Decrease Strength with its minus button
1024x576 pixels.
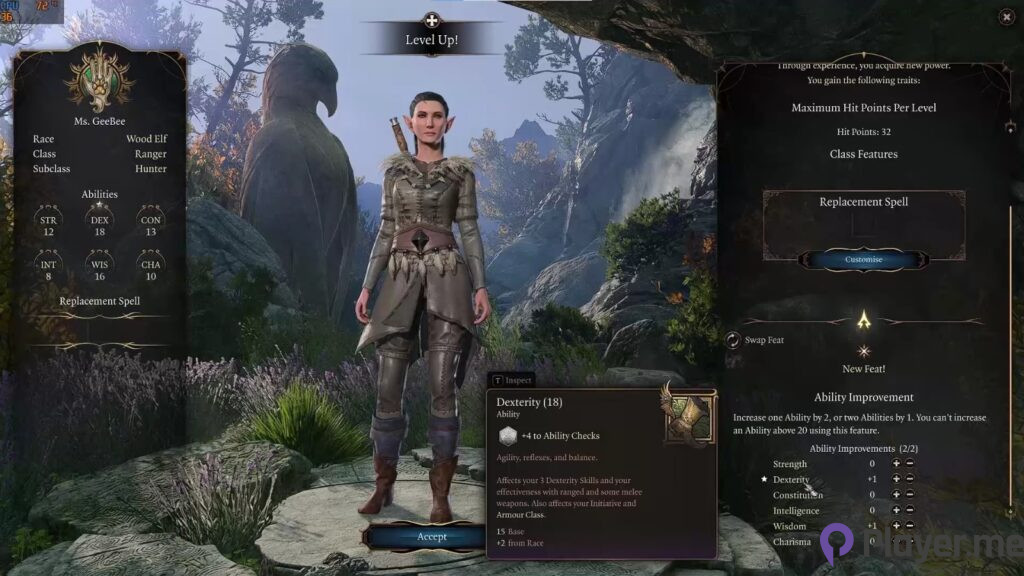coord(910,464)
